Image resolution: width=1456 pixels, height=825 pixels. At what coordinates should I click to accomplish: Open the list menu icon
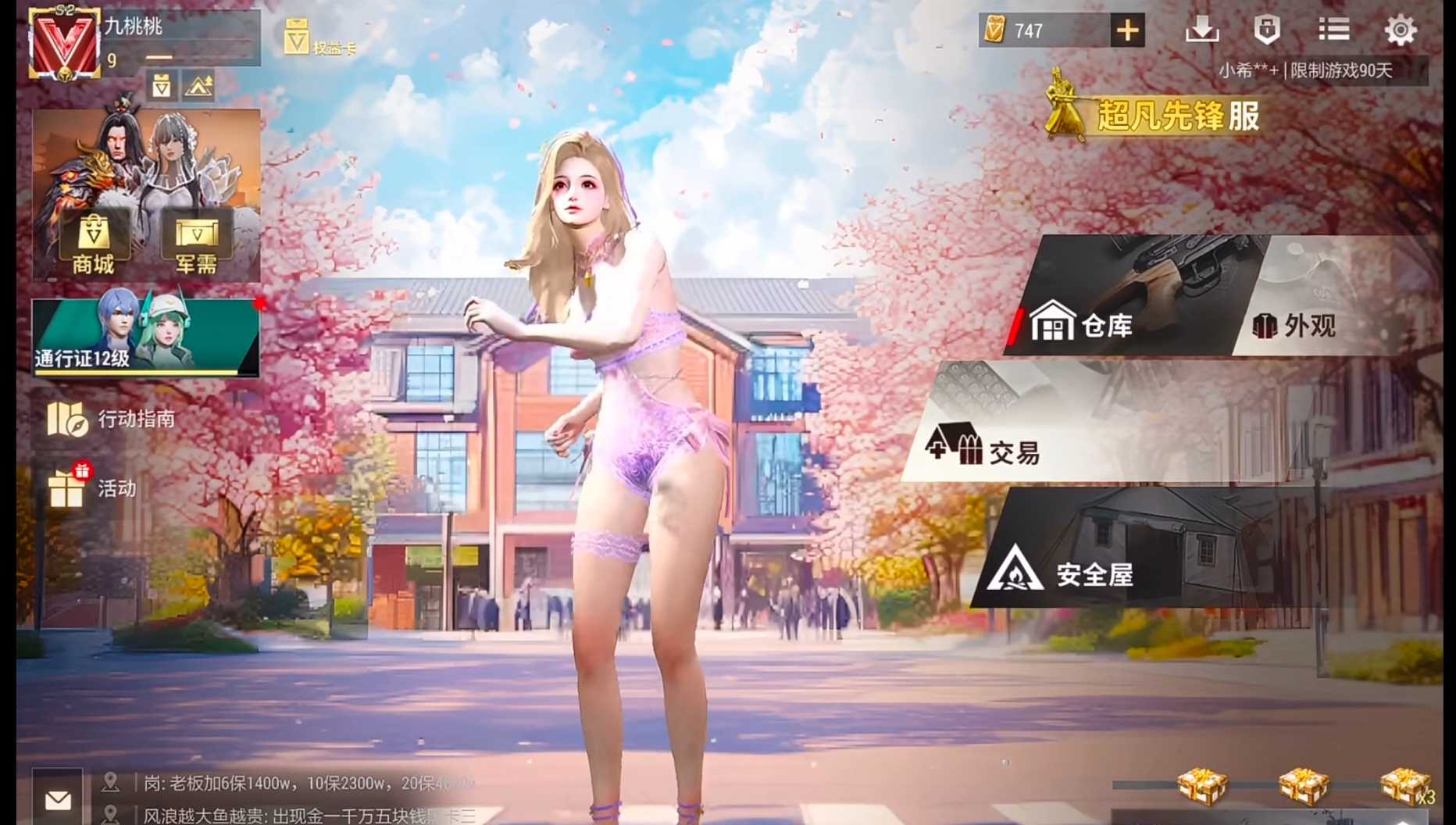(x=1333, y=30)
